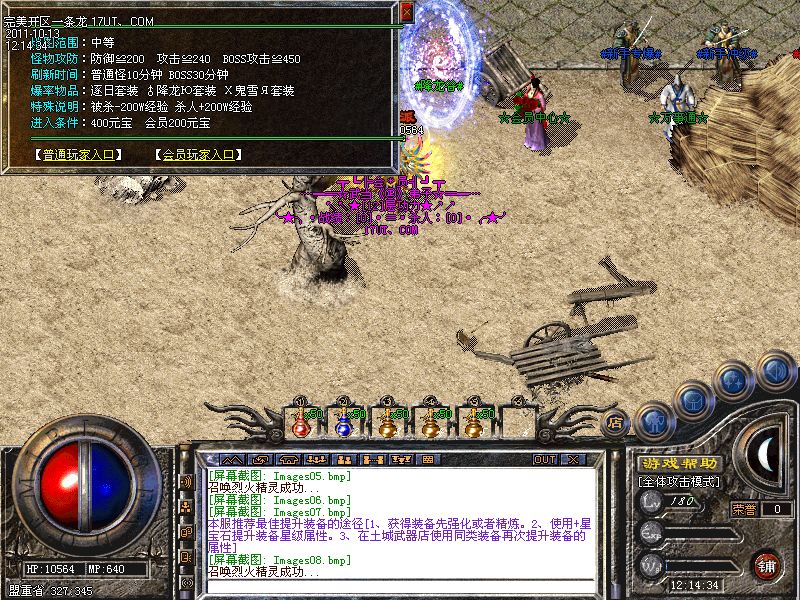Use the red health potion in the belt
The width and height of the screenshot is (800, 600).
point(301,424)
